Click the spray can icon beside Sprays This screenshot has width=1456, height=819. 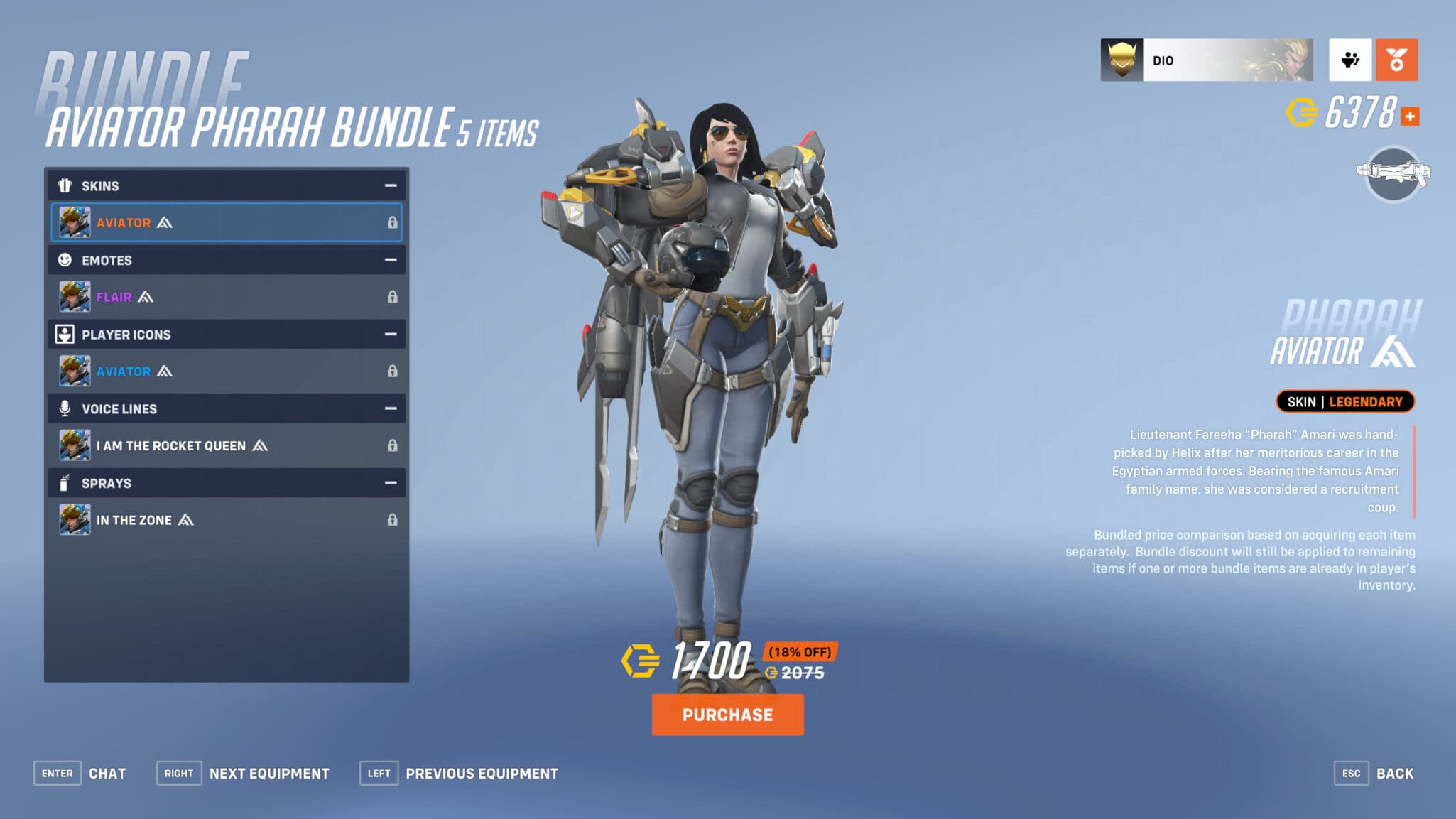click(65, 483)
